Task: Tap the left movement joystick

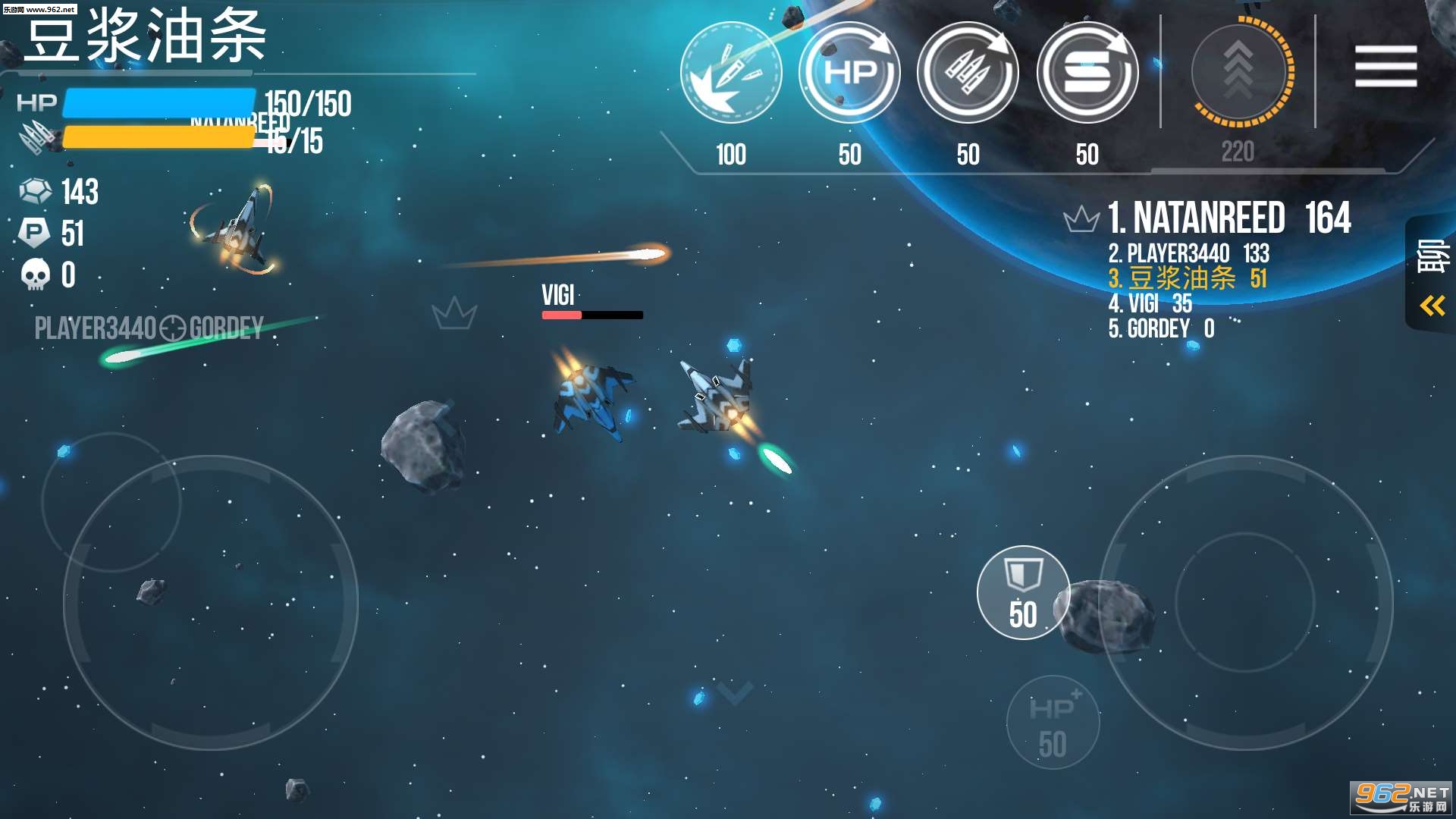Action: 211,603
